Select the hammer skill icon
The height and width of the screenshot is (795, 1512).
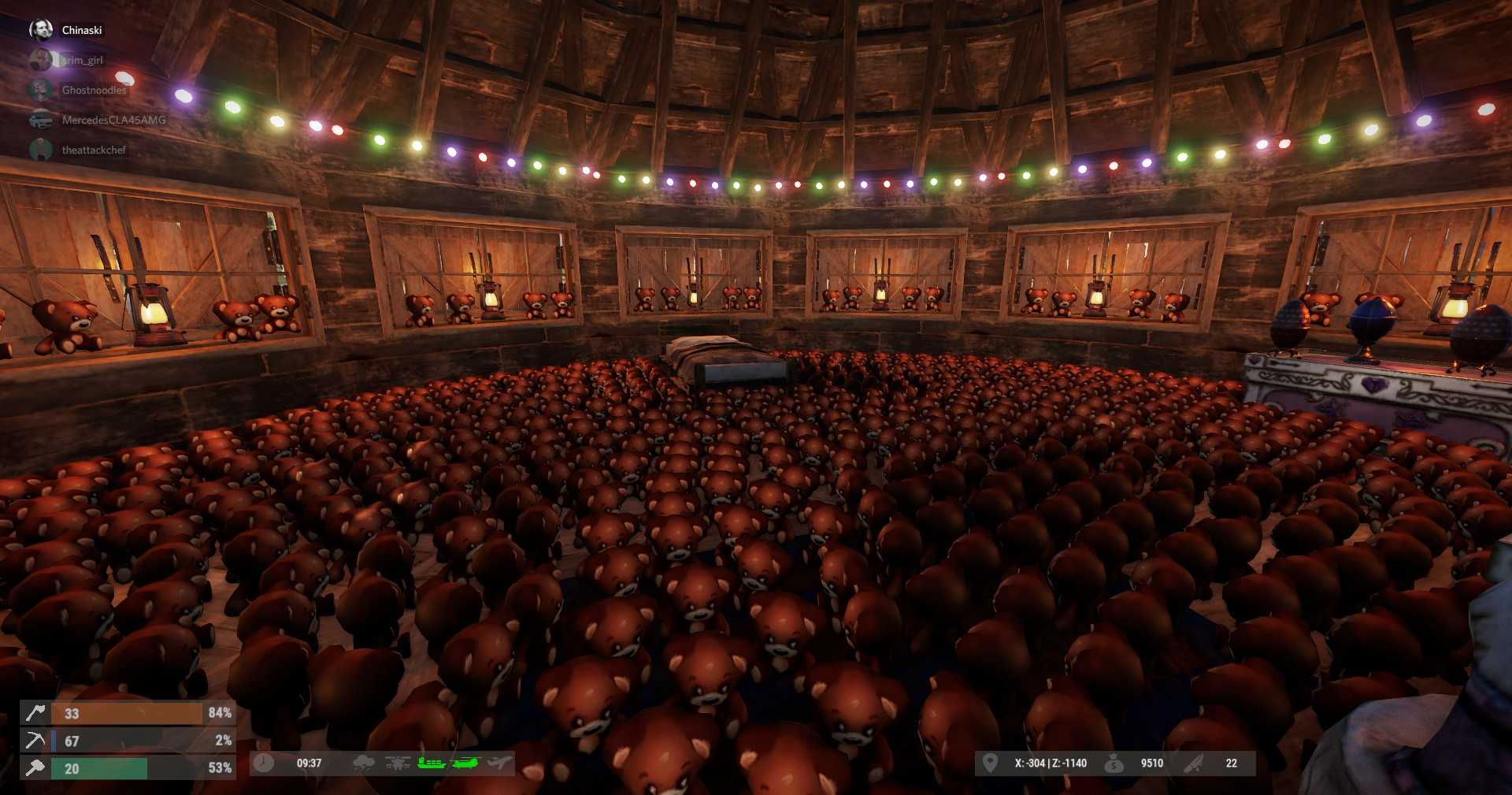[x=35, y=768]
